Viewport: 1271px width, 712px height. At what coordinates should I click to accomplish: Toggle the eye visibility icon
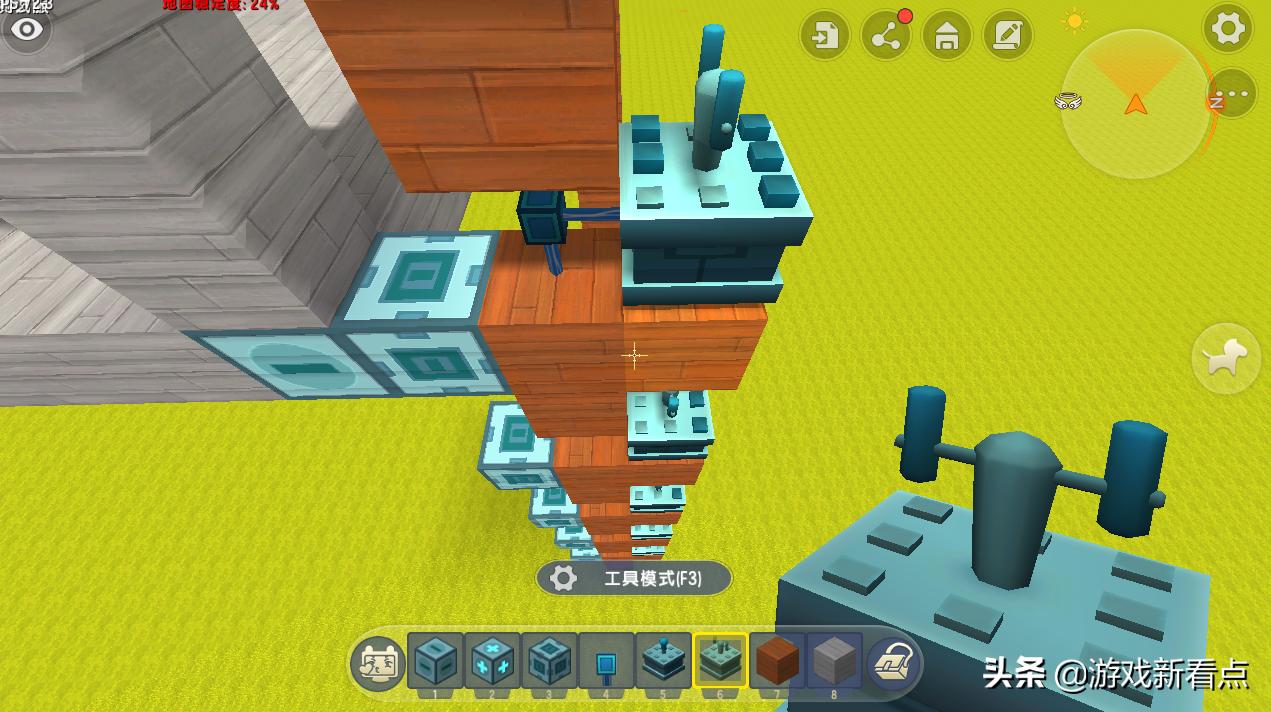tap(27, 29)
